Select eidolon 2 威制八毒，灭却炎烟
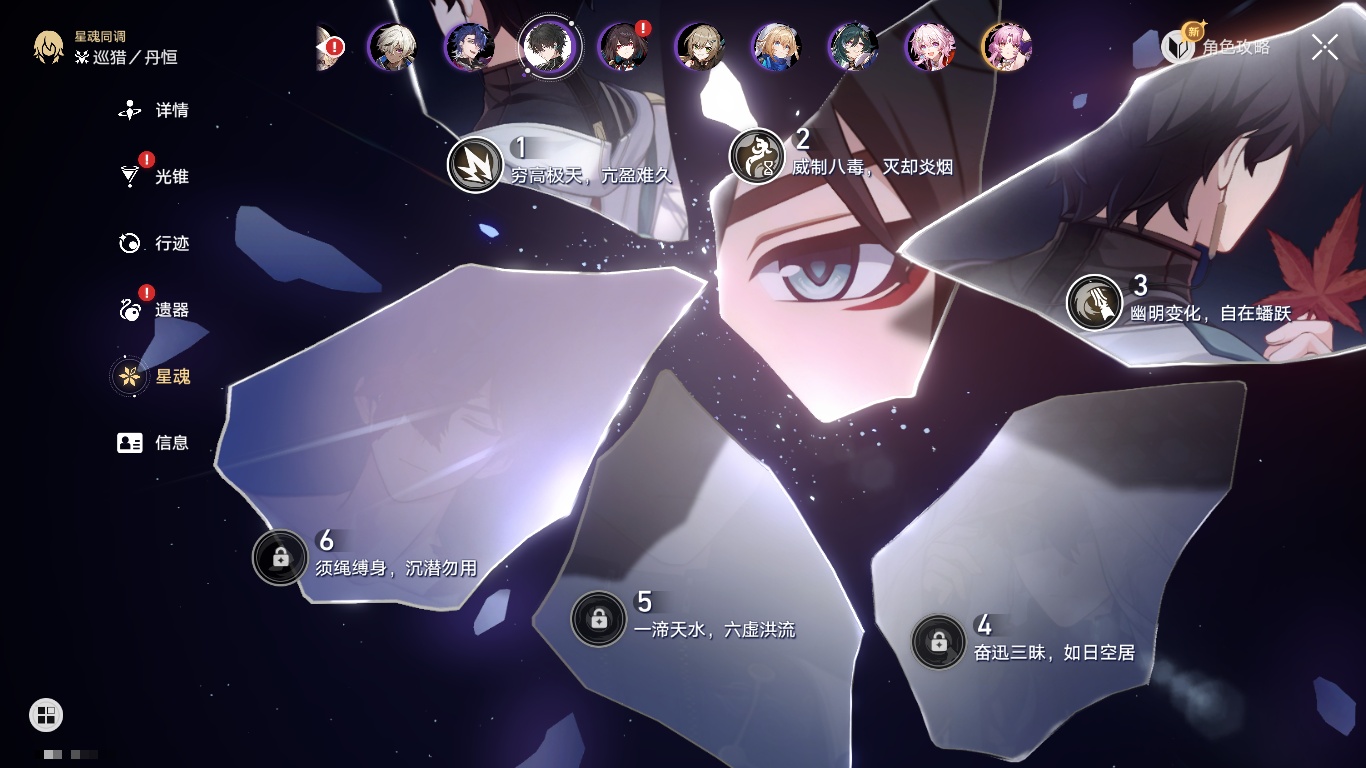 [x=757, y=156]
